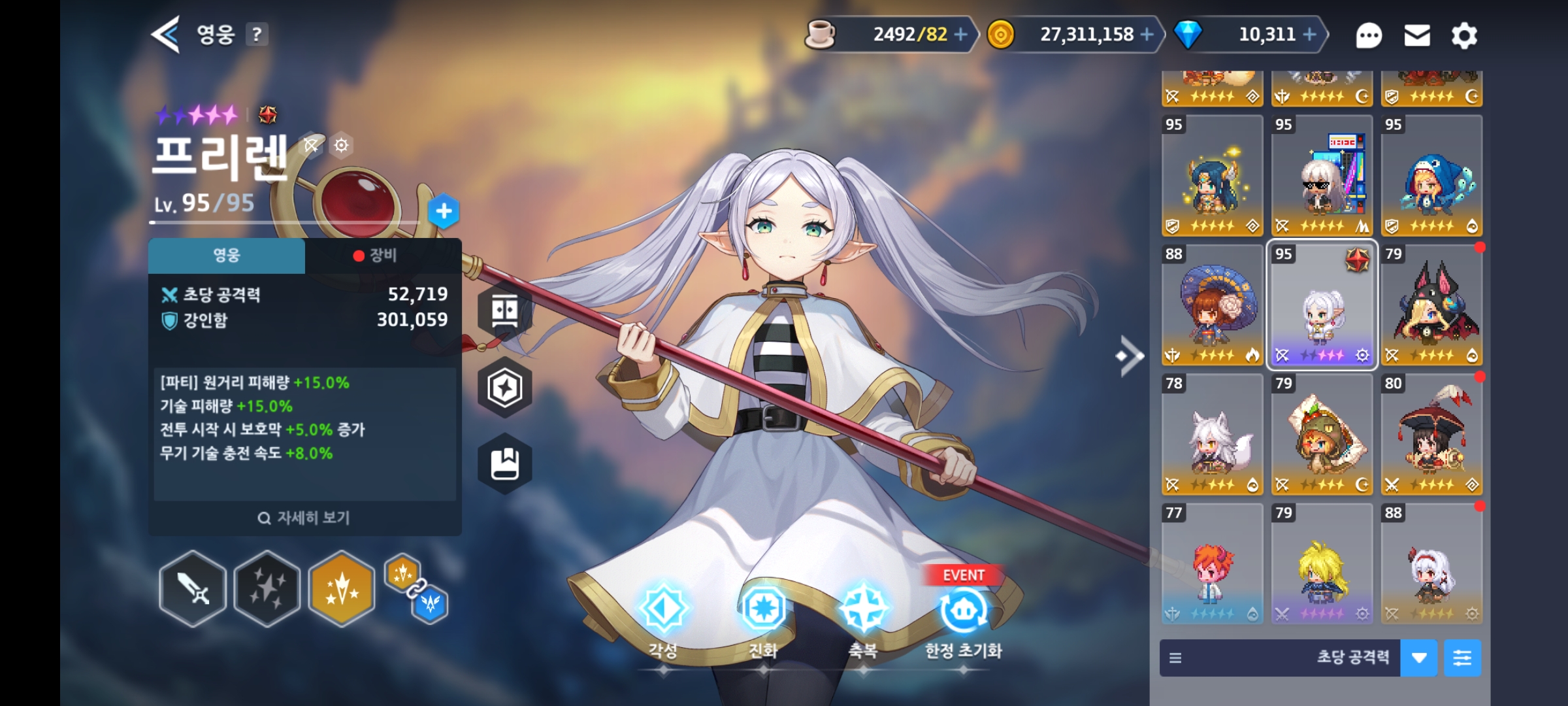This screenshot has width=1568, height=706.
Task: View the sword normal attack skill icon
Action: (193, 588)
